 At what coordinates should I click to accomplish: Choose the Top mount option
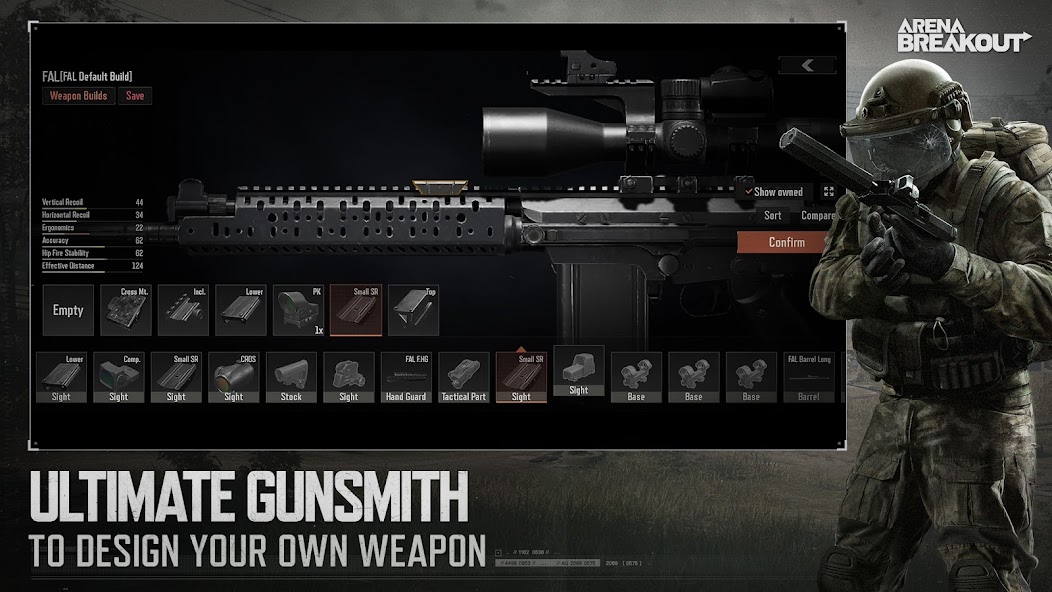click(x=413, y=310)
